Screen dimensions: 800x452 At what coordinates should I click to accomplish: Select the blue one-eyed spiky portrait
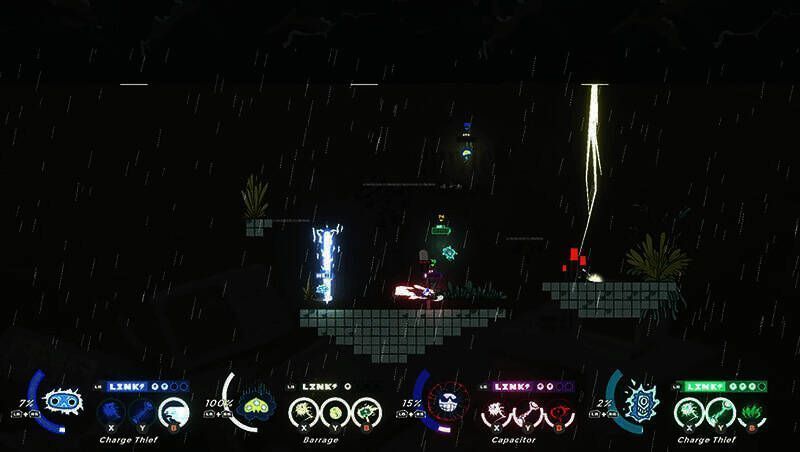(639, 404)
